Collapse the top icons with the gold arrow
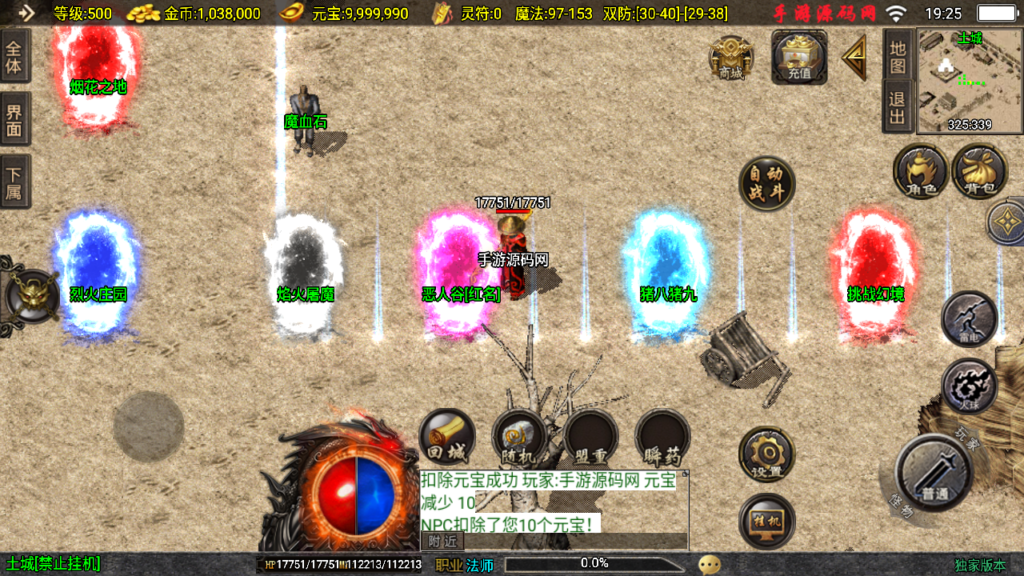 tap(855, 58)
